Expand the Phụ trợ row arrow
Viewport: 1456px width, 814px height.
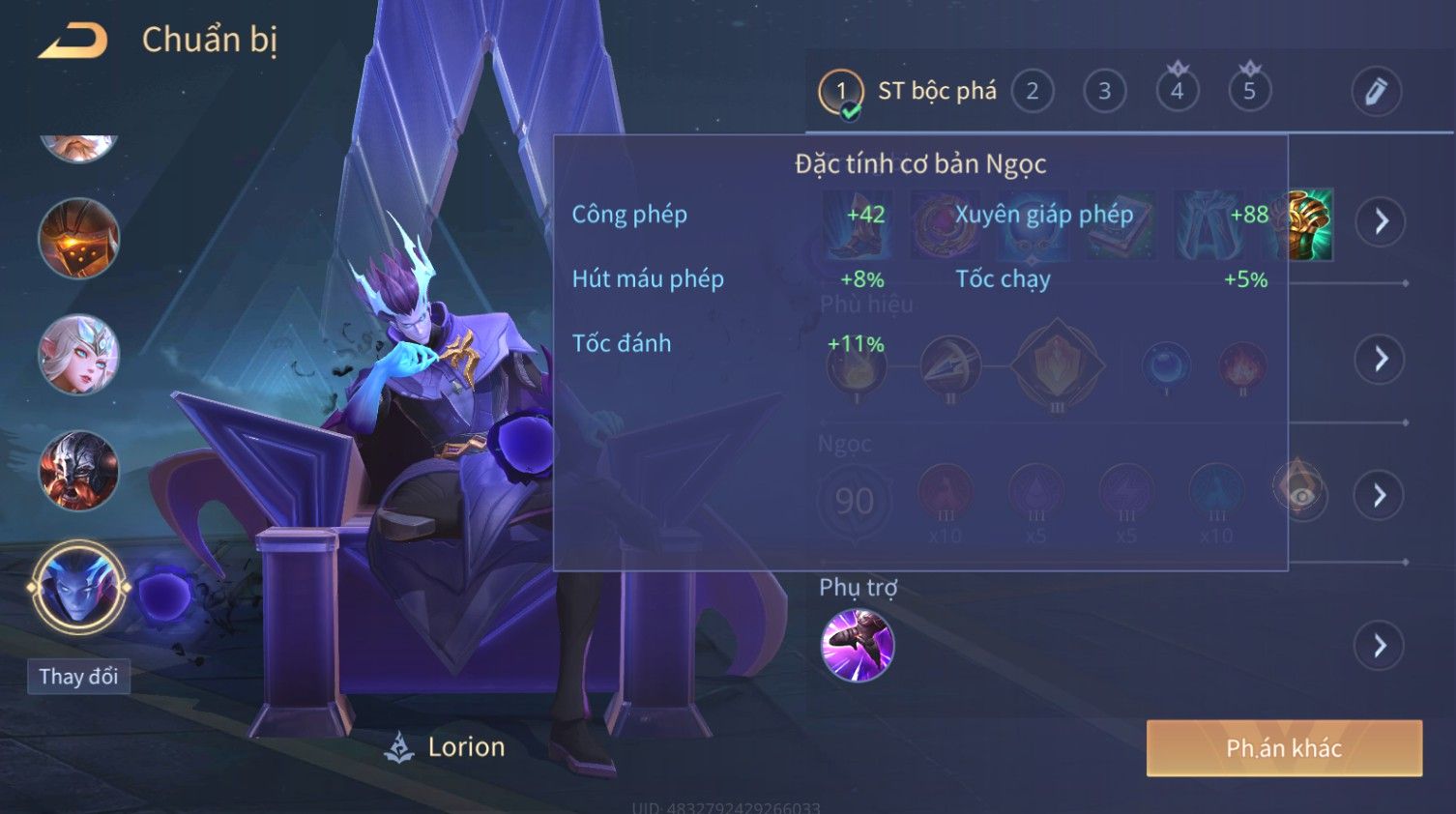(1380, 645)
